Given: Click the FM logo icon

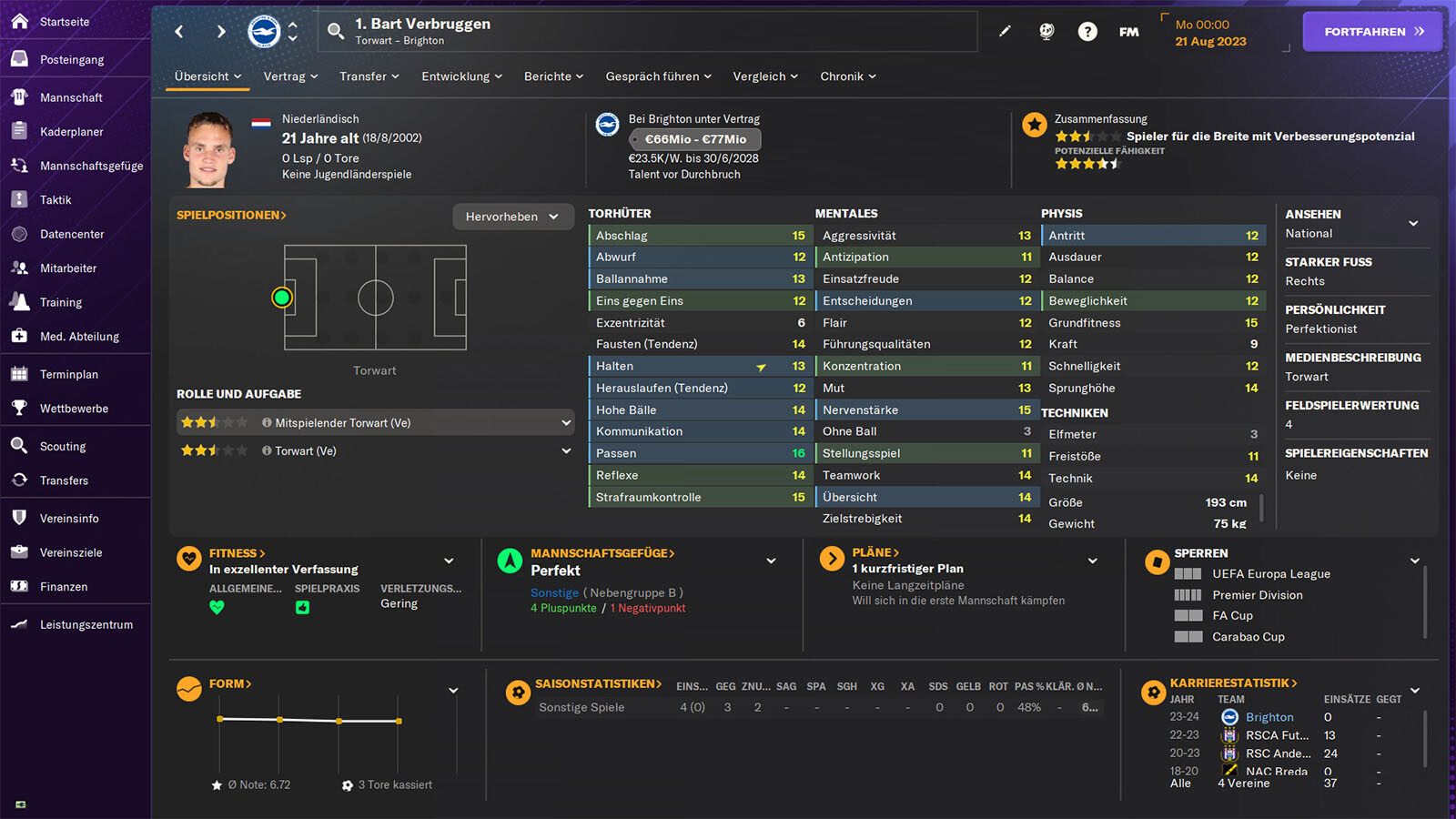Looking at the screenshot, I should [1128, 30].
